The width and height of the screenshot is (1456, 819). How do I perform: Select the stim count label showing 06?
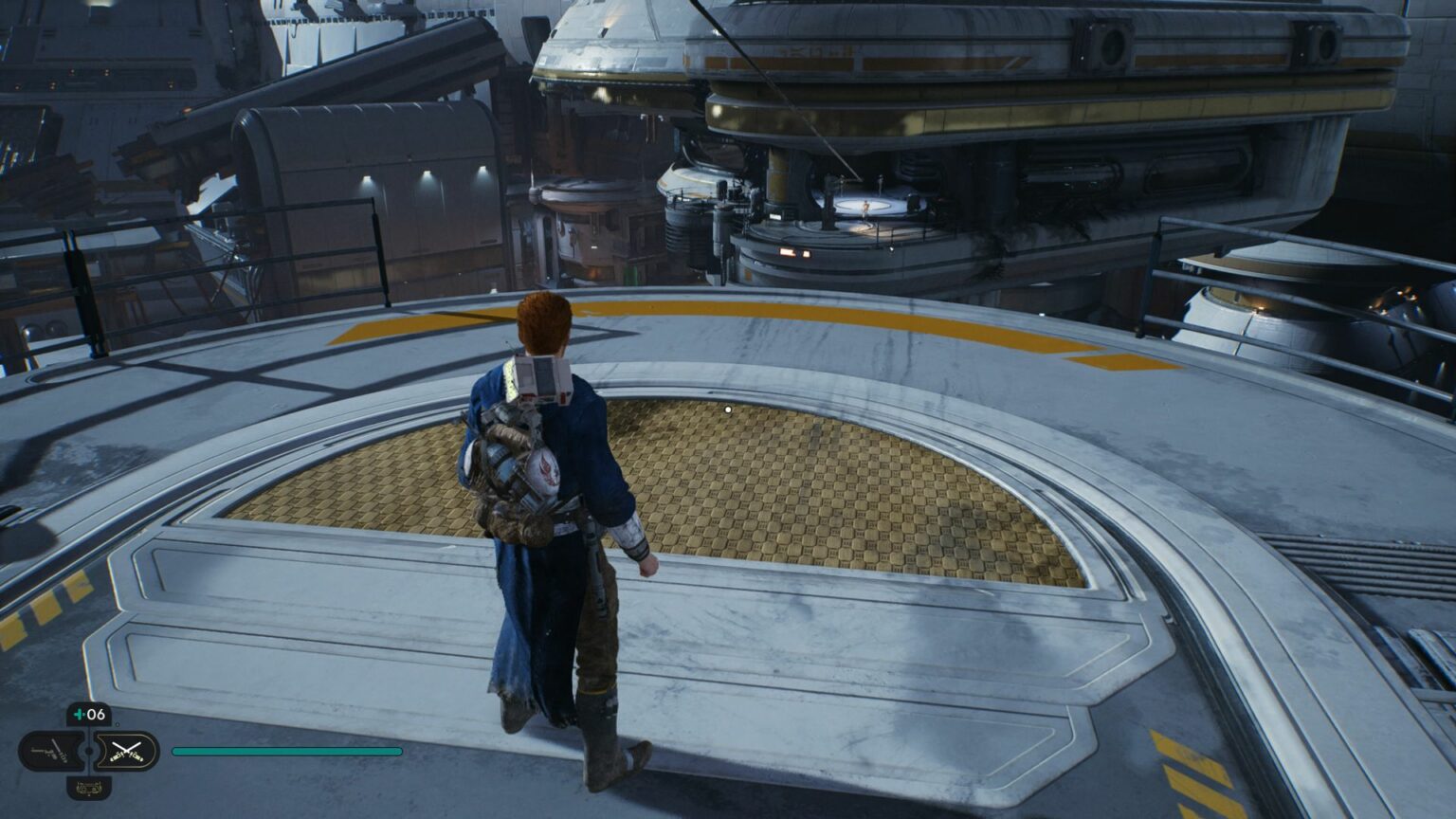[94, 713]
